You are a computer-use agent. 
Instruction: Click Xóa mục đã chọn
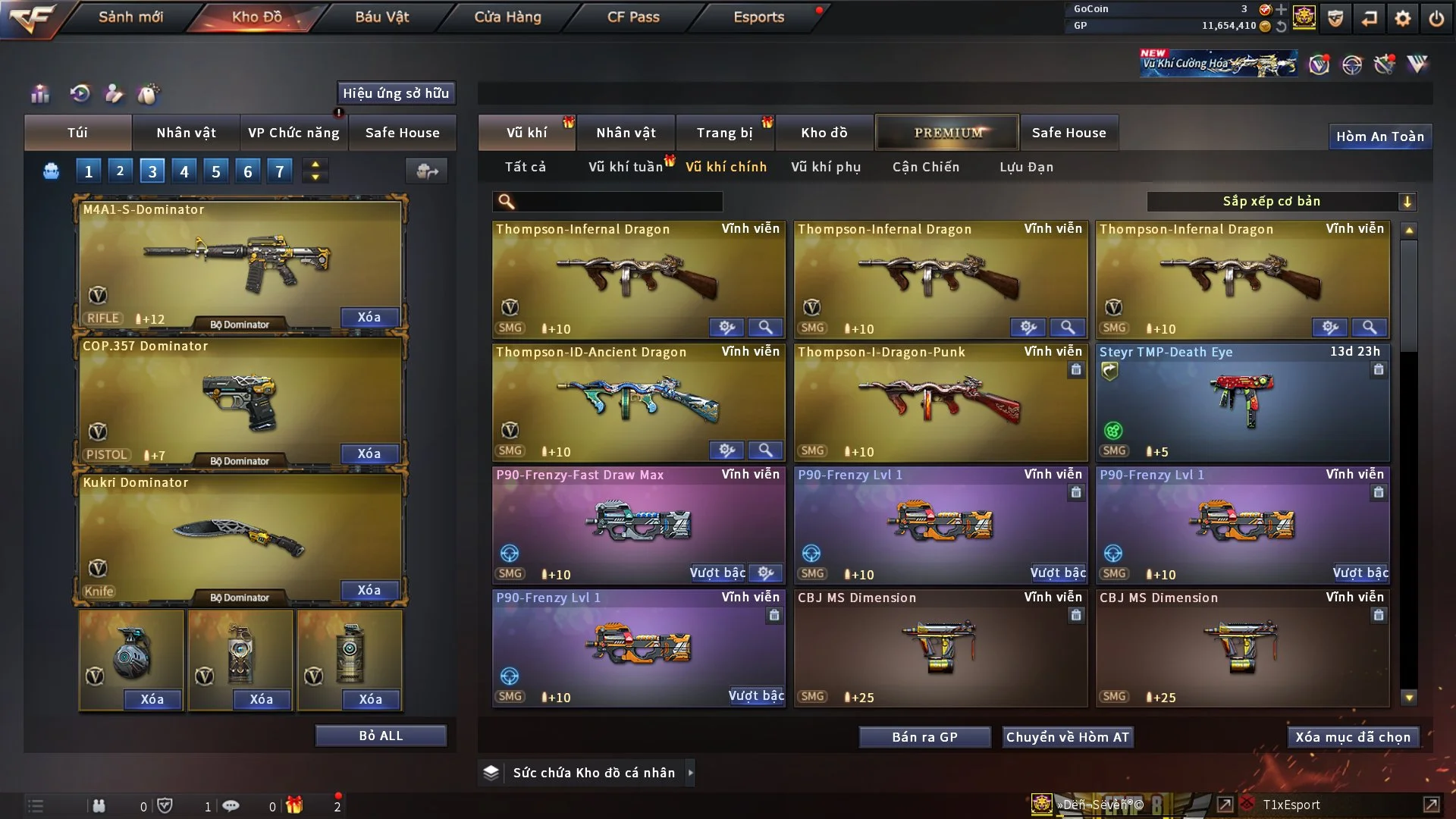pyautogui.click(x=1352, y=737)
